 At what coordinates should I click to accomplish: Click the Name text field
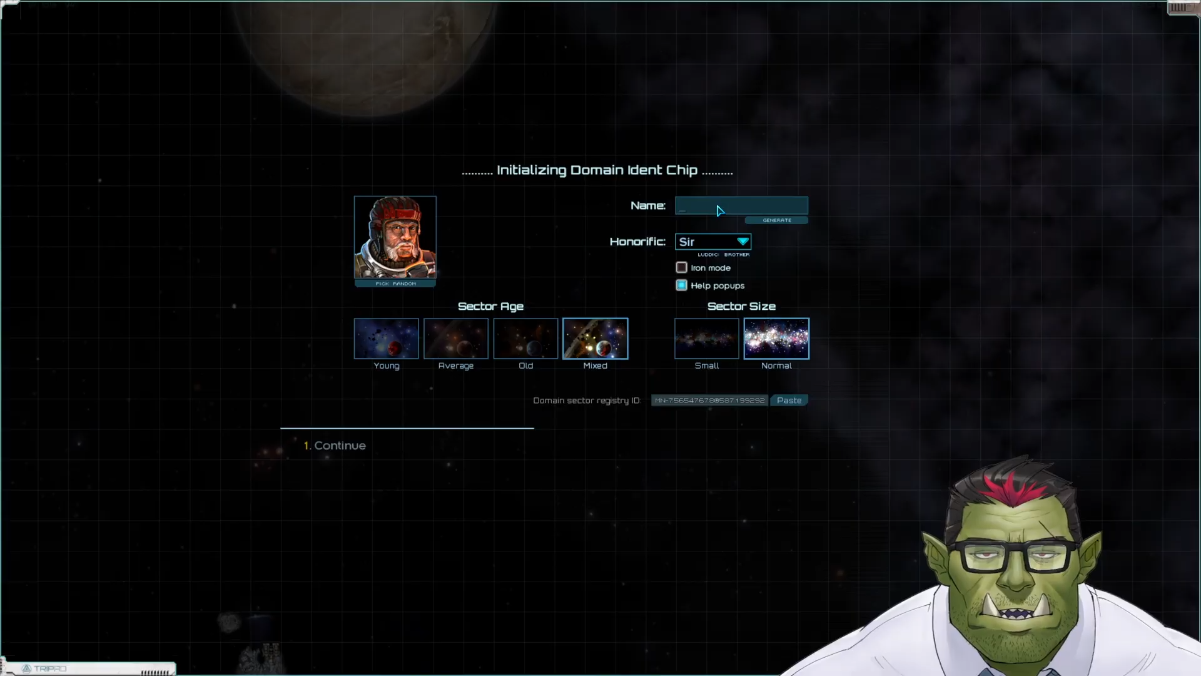pyautogui.click(x=741, y=206)
